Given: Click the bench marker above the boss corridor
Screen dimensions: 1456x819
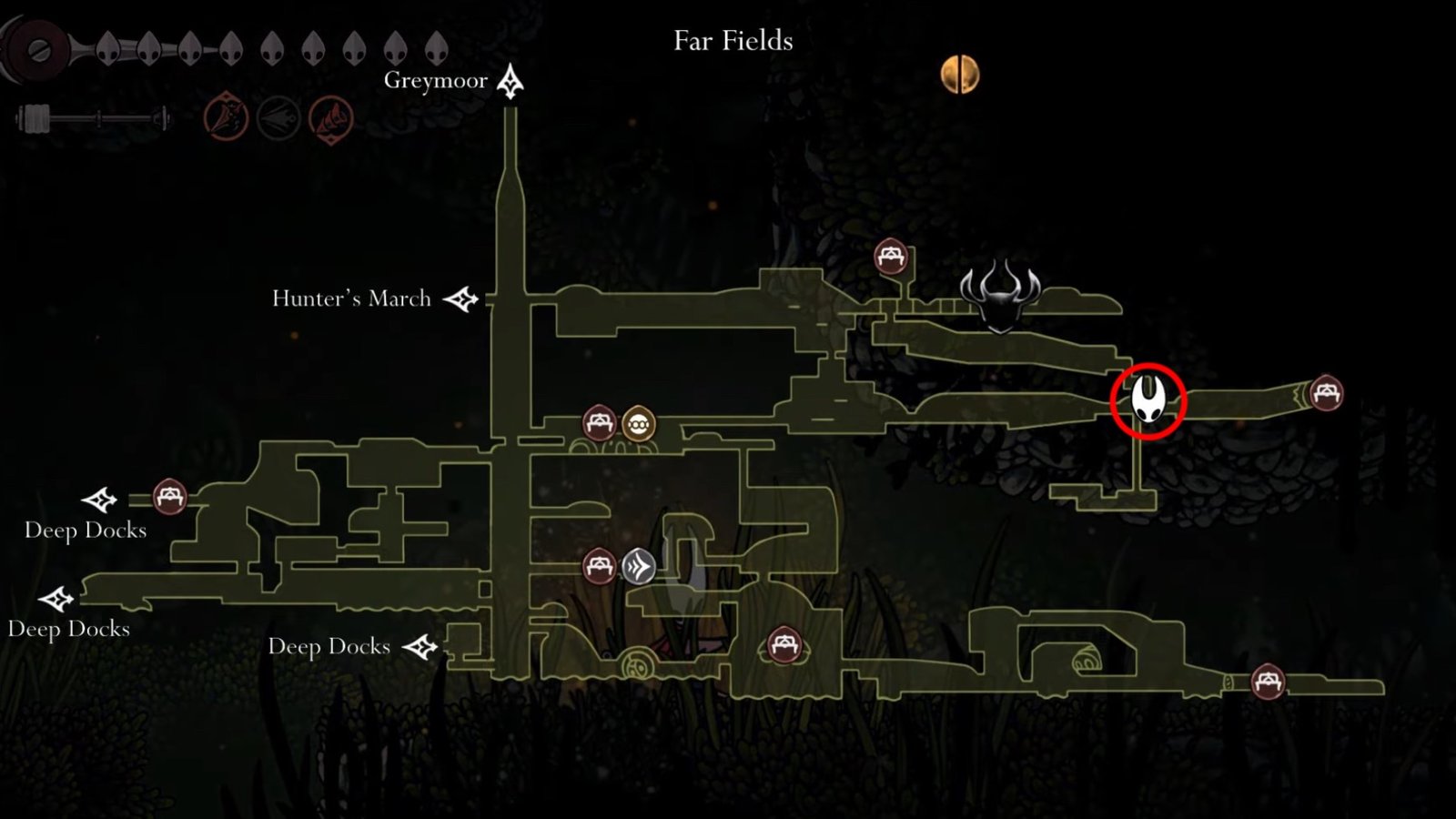Looking at the screenshot, I should click(891, 257).
